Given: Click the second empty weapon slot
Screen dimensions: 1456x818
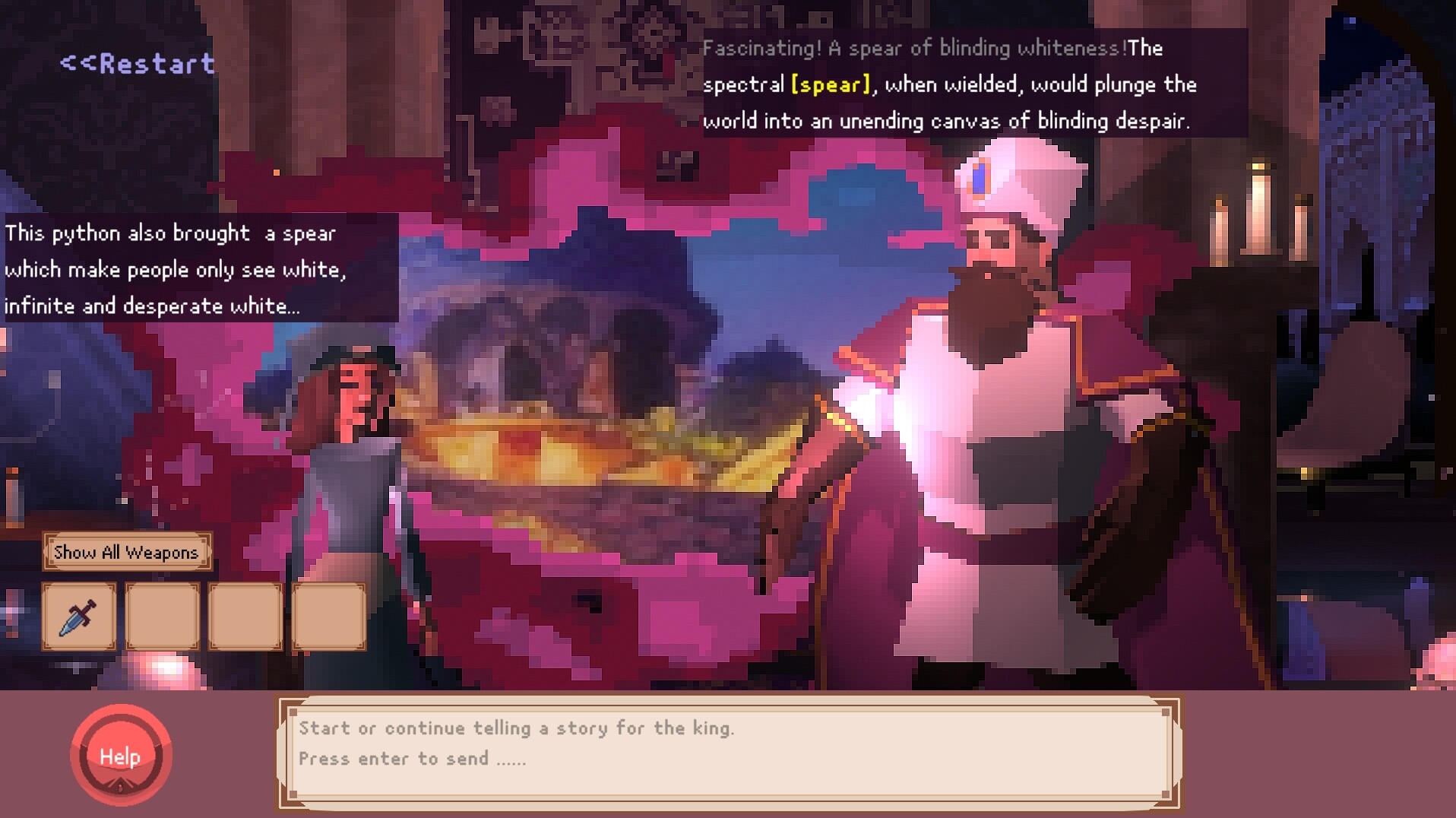Looking at the screenshot, I should pyautogui.click(x=163, y=617).
